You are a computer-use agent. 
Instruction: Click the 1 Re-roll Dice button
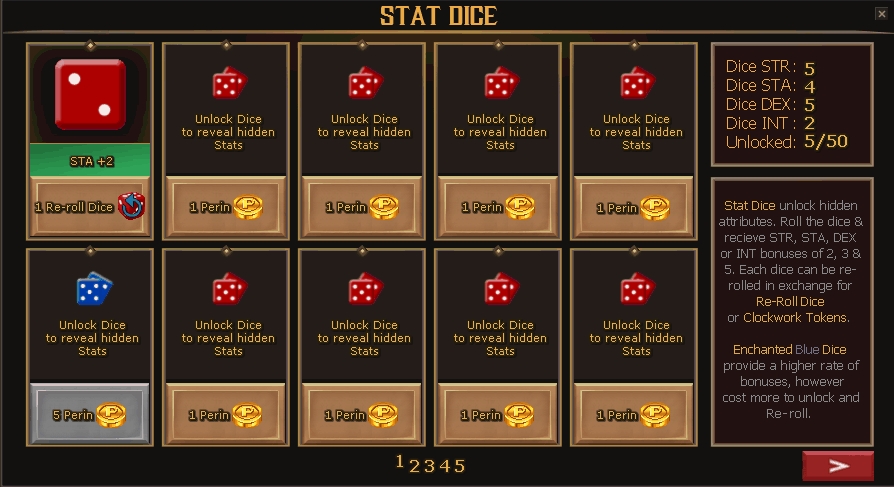click(x=90, y=207)
